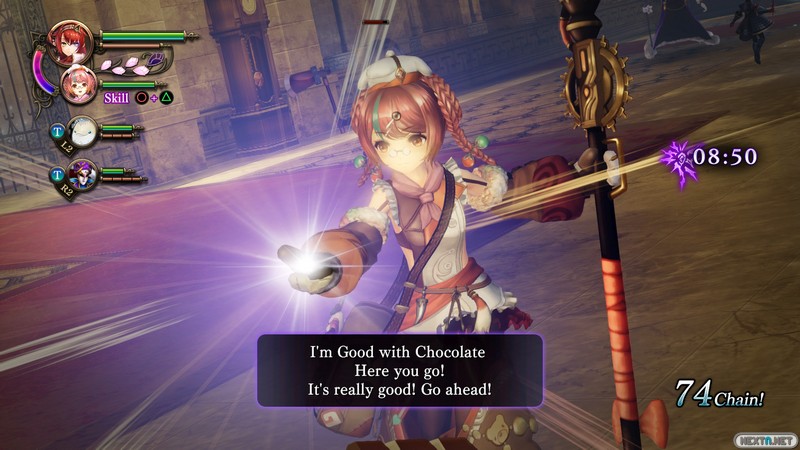Click the dialogue box to advance

tap(400, 369)
